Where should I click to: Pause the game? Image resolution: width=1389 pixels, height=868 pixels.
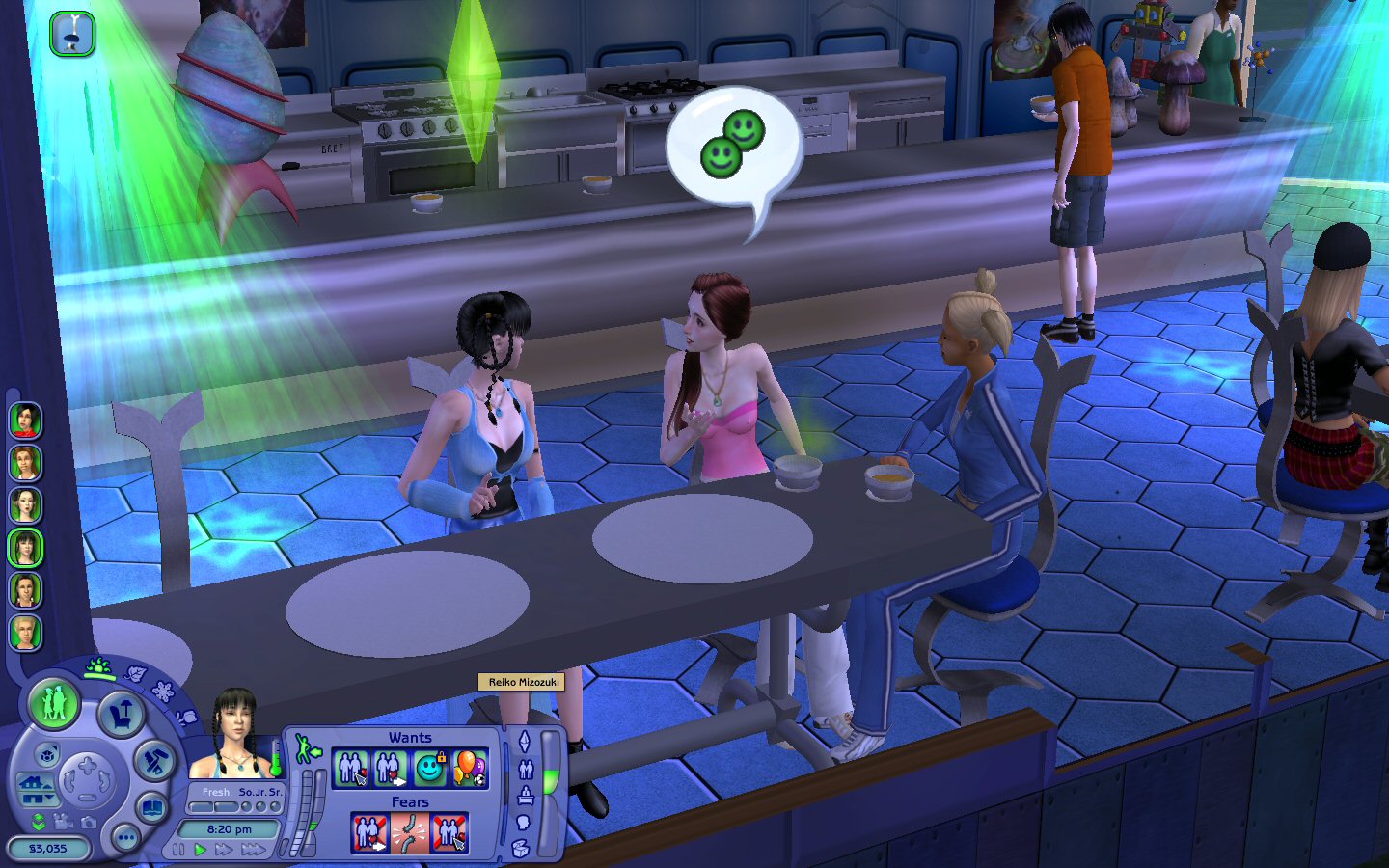click(178, 850)
